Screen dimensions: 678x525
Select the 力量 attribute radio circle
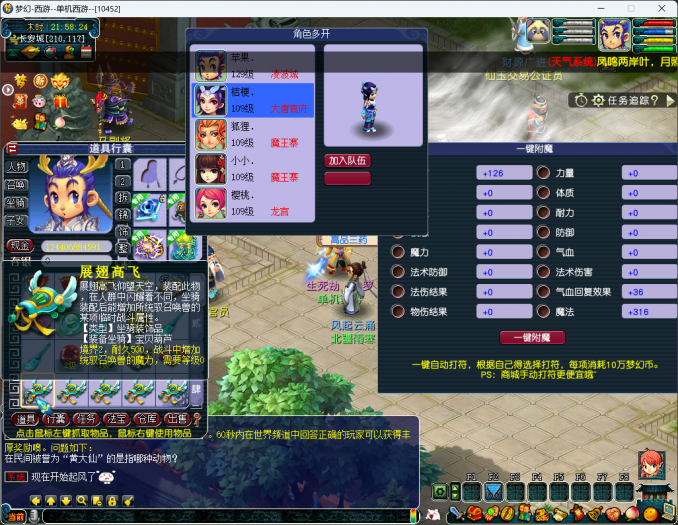[544, 172]
